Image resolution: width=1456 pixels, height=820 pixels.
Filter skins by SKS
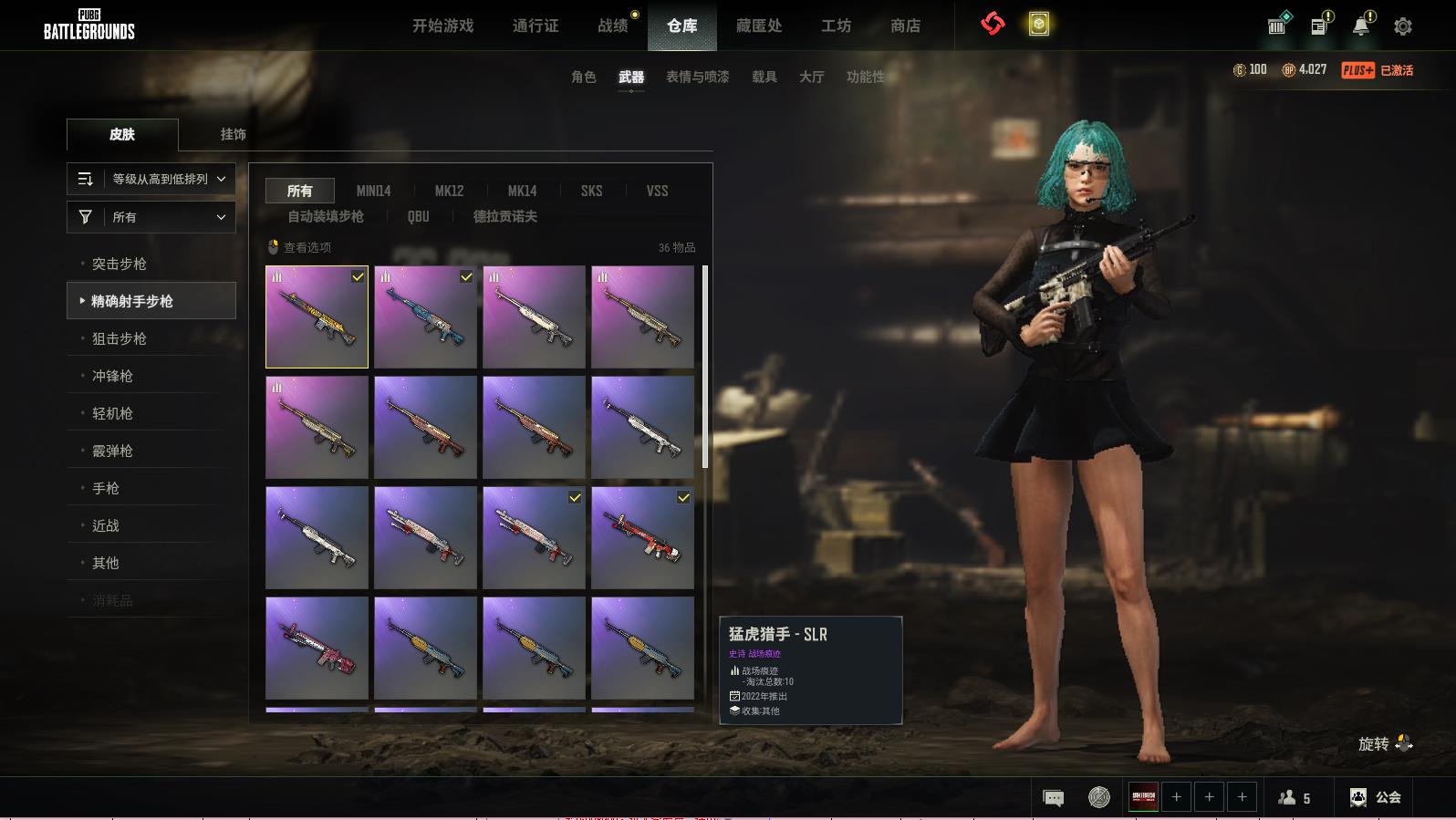[x=591, y=191]
